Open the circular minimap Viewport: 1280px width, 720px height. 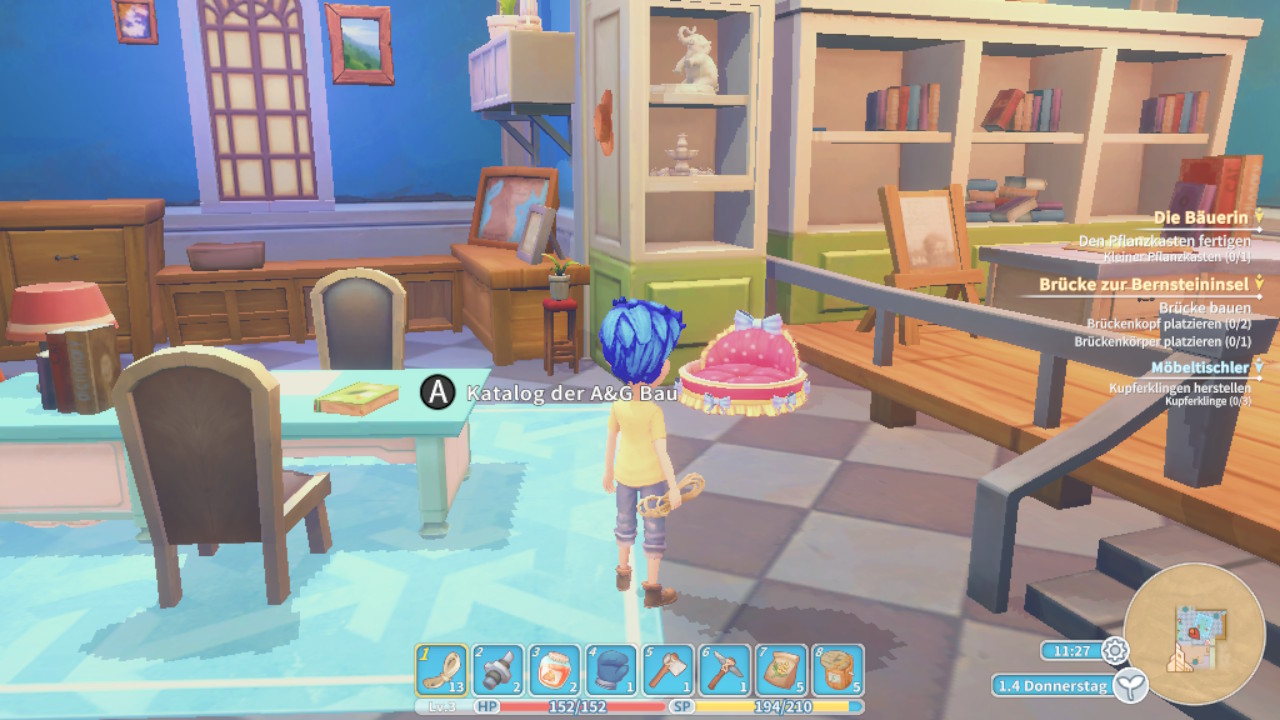pyautogui.click(x=1194, y=634)
